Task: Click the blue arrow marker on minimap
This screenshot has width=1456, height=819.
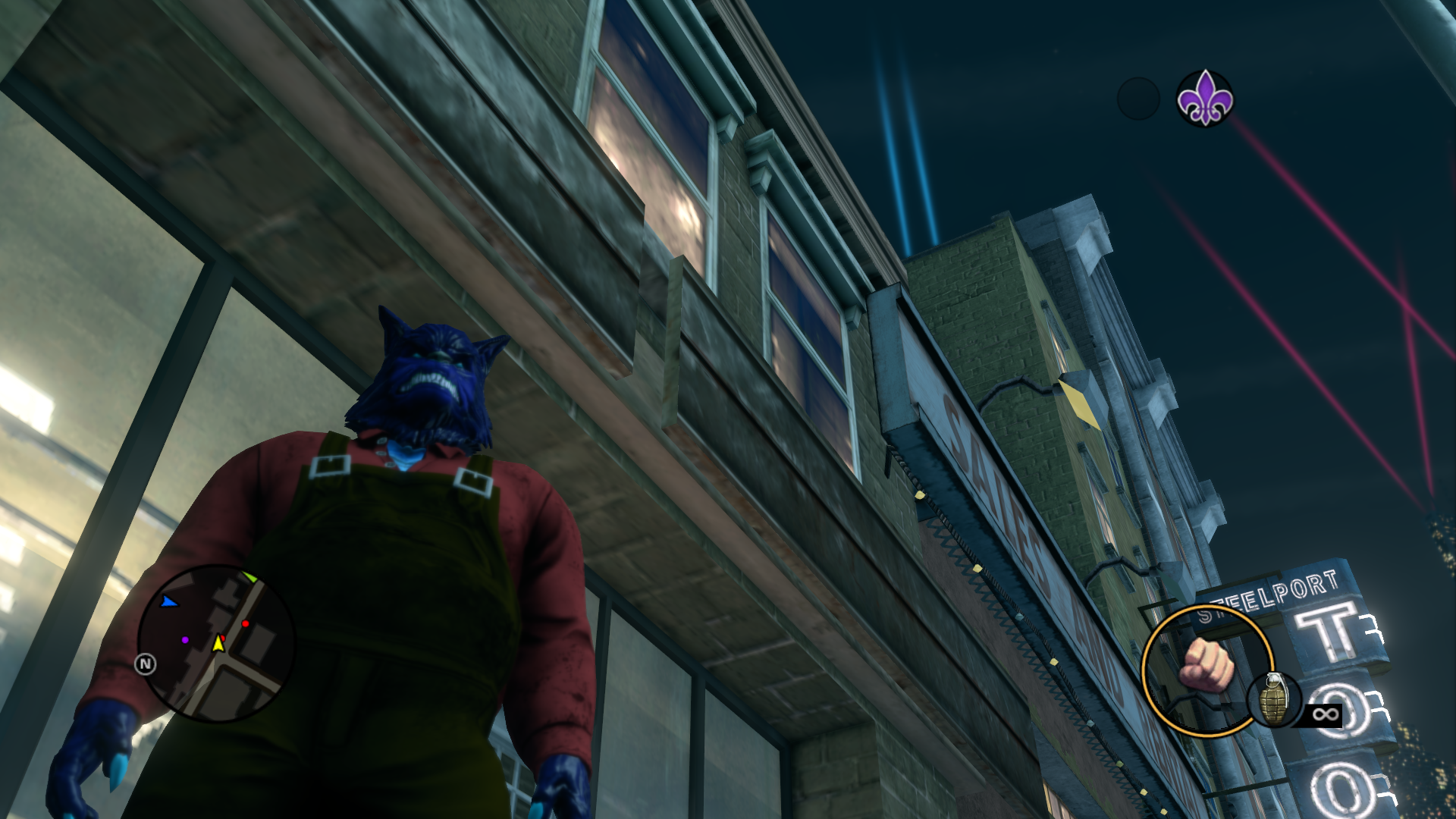Action: 168,602
